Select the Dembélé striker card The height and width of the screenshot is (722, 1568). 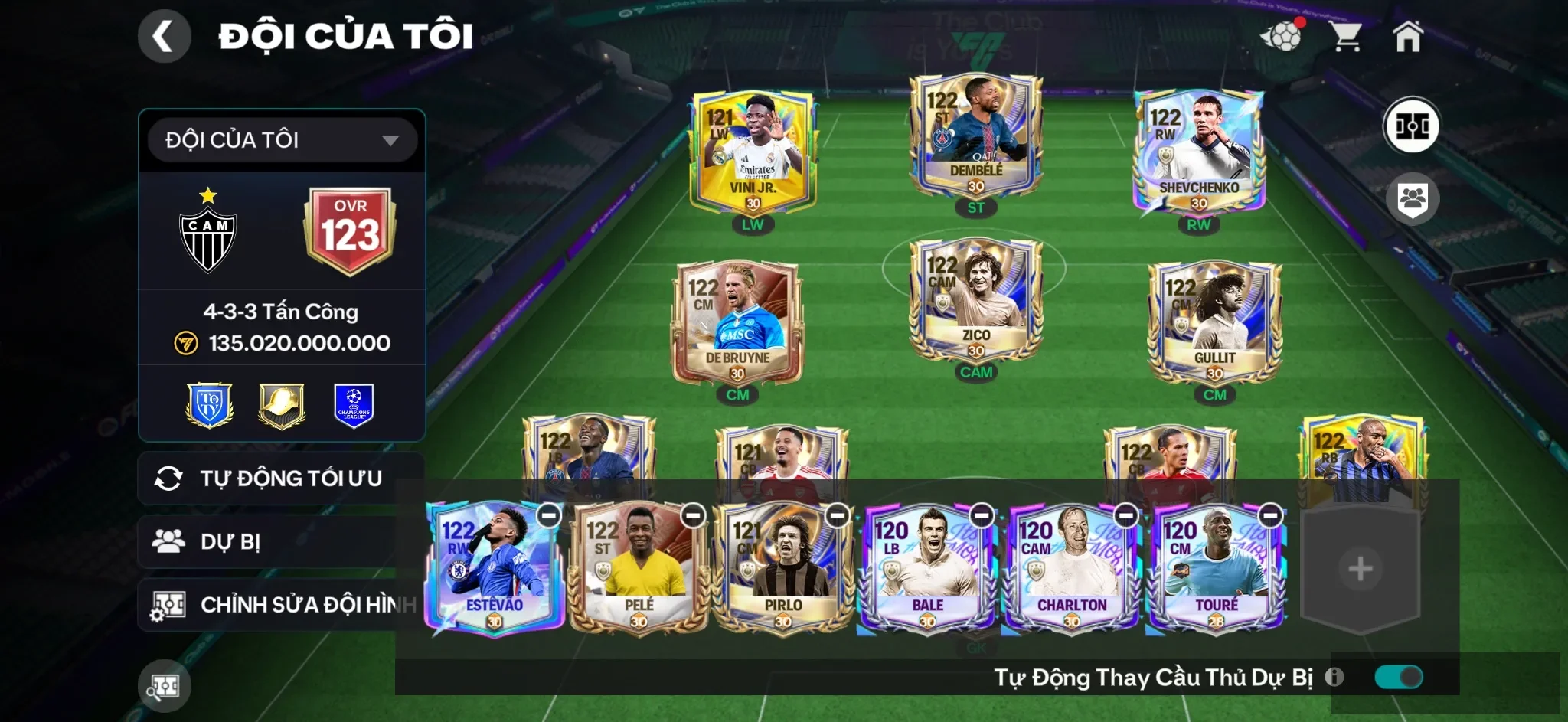[975, 136]
